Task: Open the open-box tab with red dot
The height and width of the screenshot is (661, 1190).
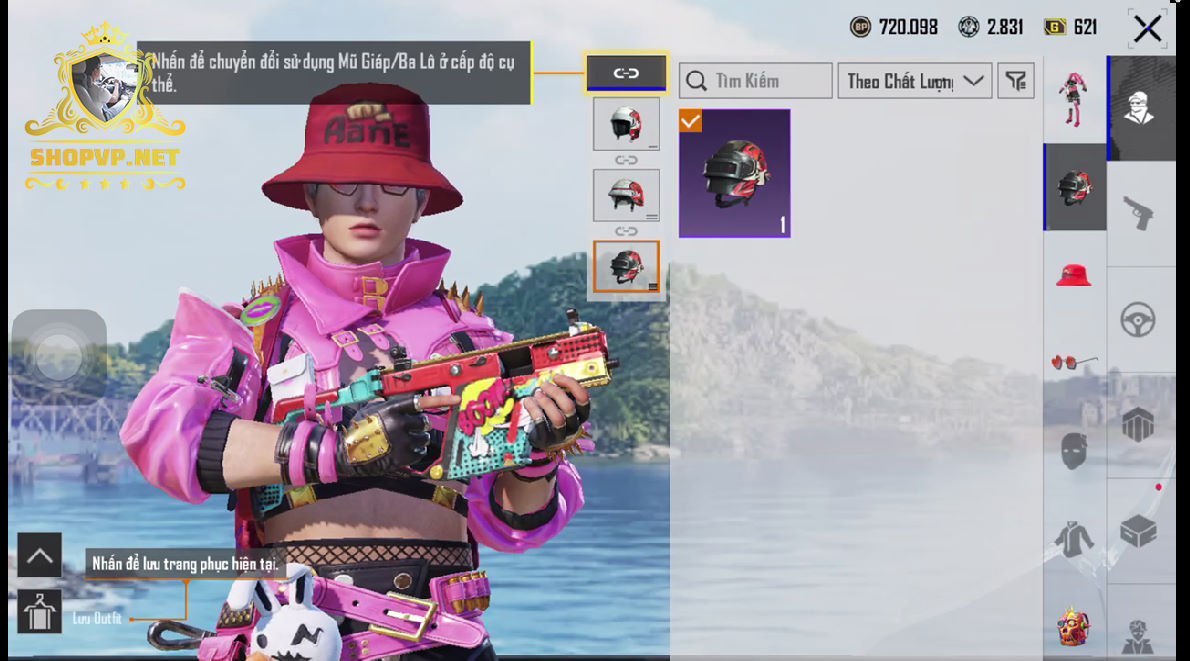Action: [1139, 529]
